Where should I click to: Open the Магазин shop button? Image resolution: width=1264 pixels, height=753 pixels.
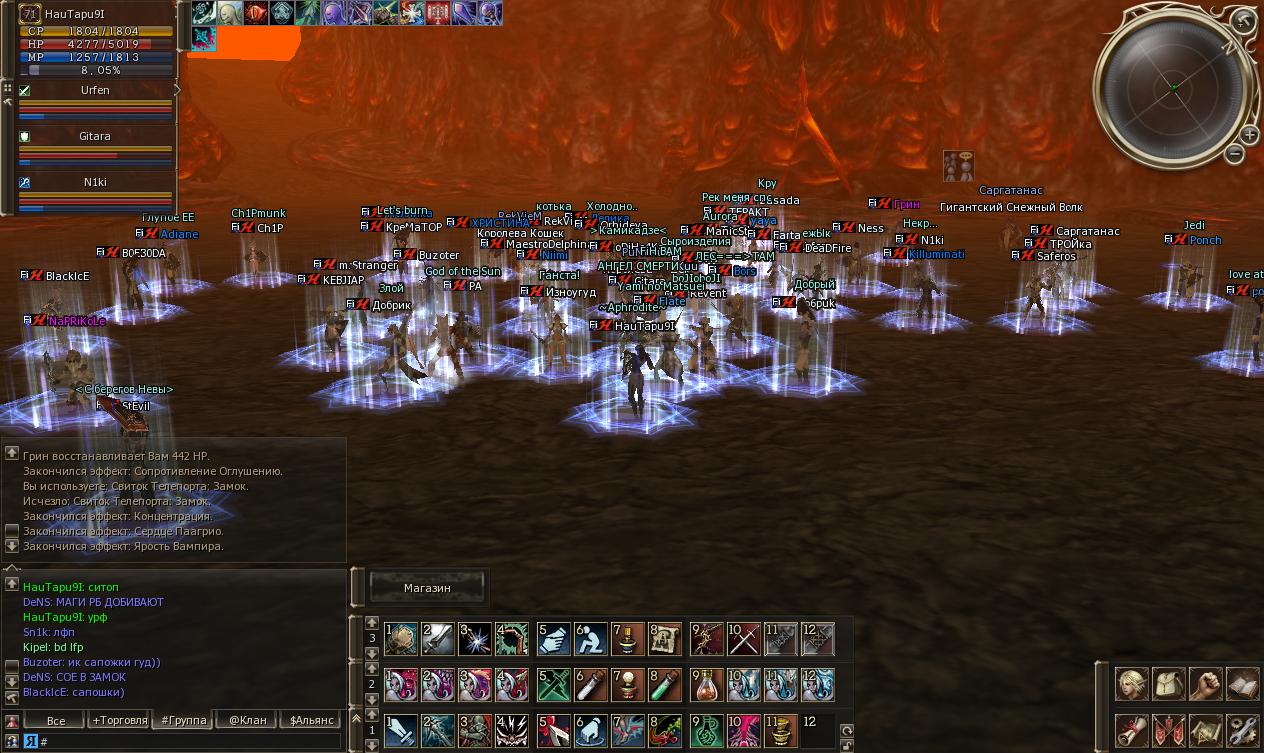click(x=427, y=588)
